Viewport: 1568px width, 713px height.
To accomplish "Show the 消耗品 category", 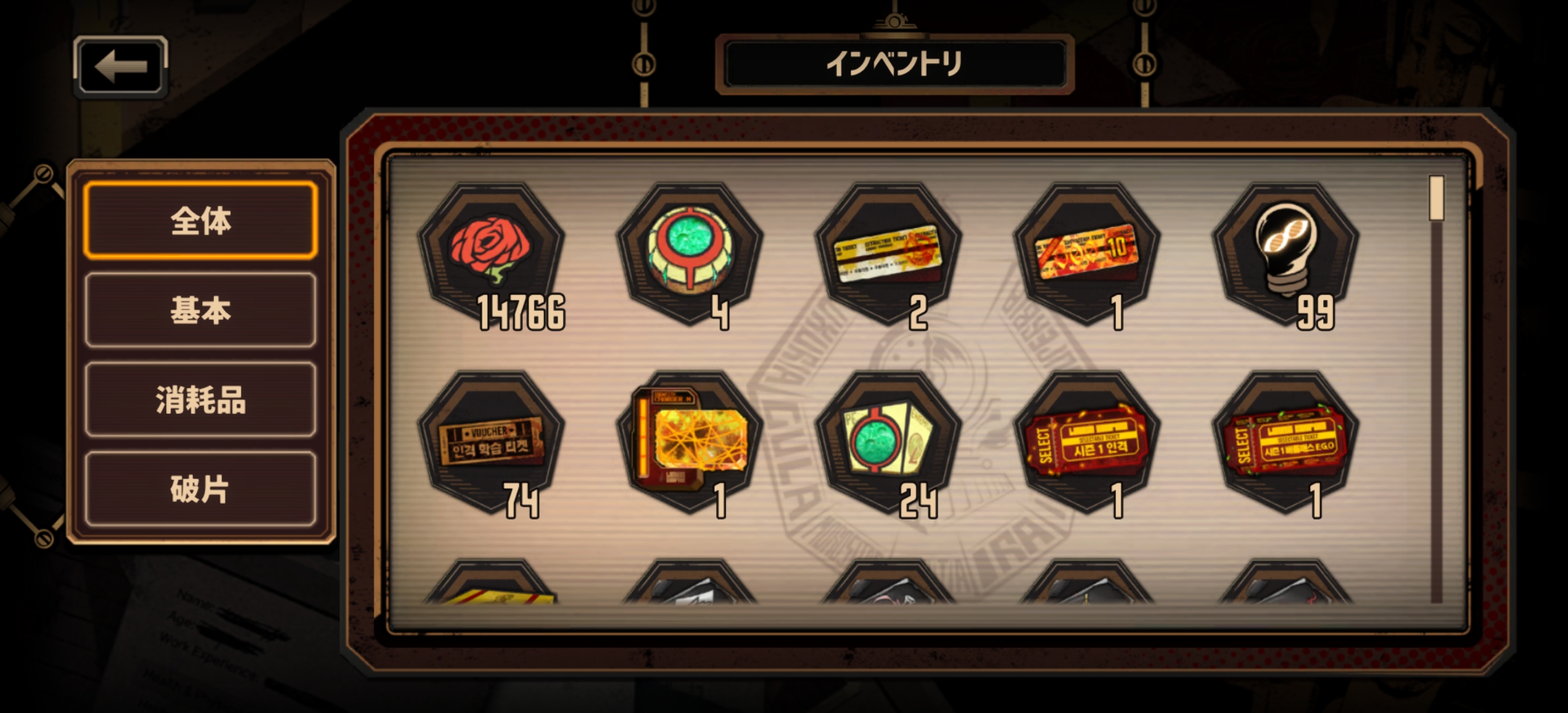I will (x=201, y=400).
